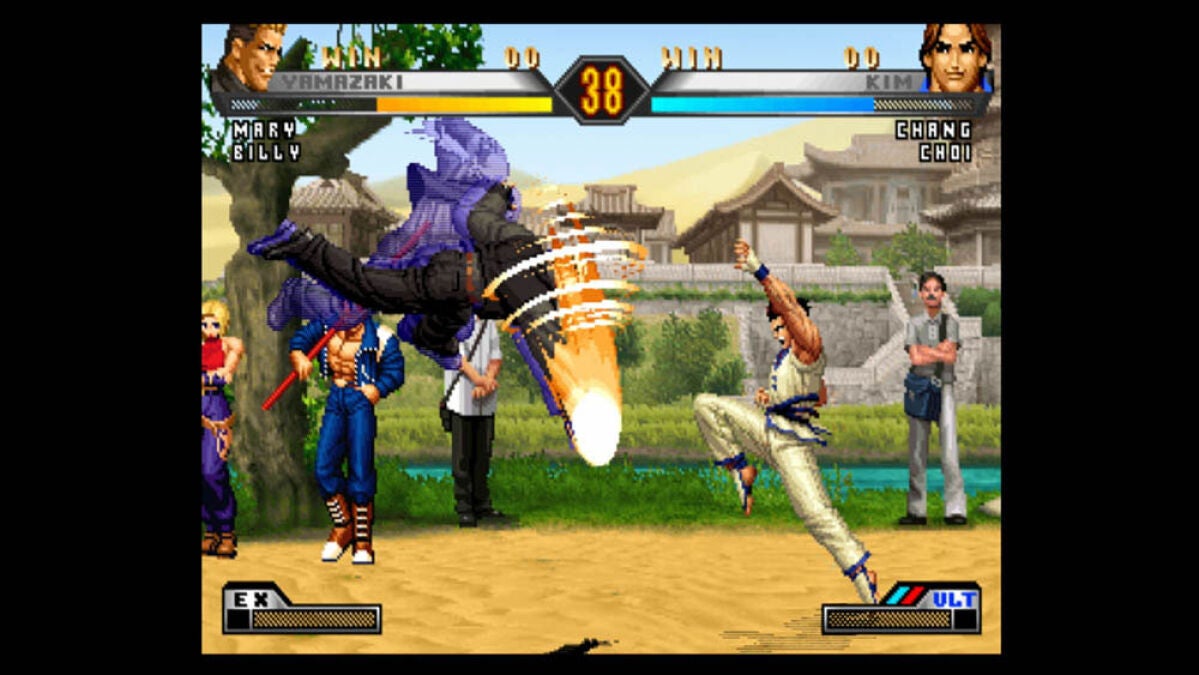The width and height of the screenshot is (1199, 675).
Task: Choose Chang from the opposing reserve list
Action: click(933, 130)
